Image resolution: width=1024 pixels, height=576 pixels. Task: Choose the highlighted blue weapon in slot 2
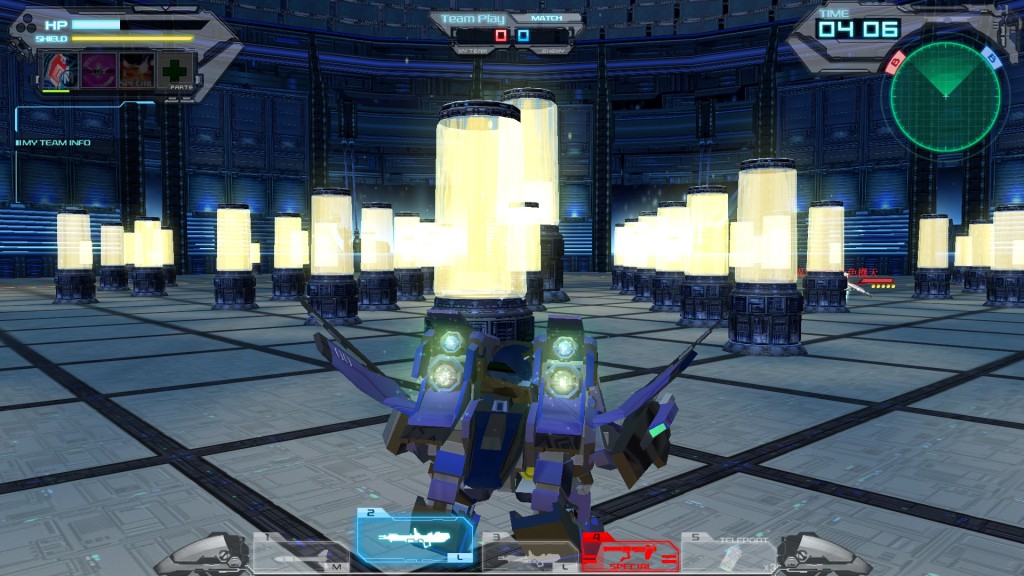414,538
